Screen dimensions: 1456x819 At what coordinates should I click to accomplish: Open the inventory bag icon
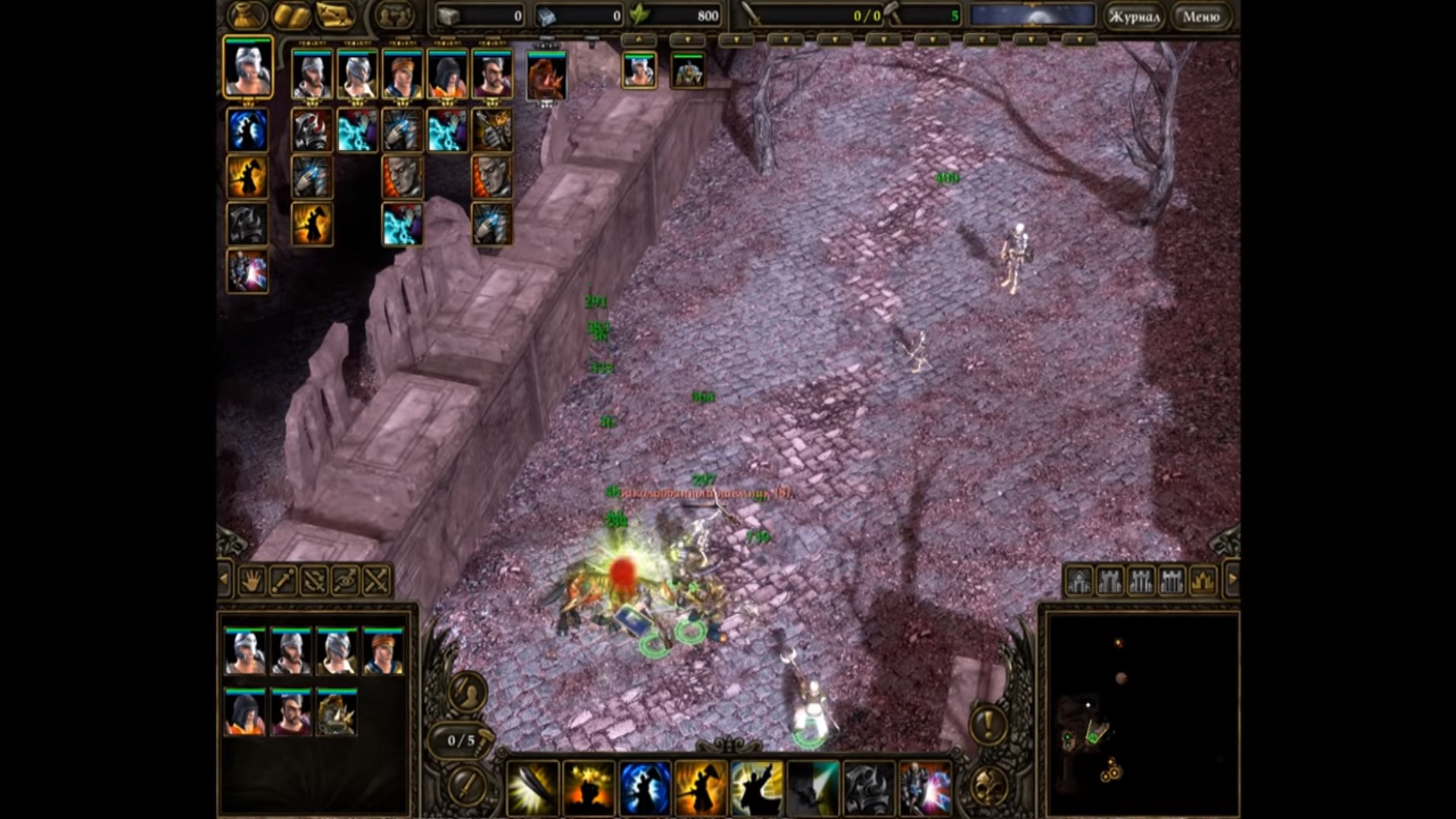pyautogui.click(x=247, y=15)
